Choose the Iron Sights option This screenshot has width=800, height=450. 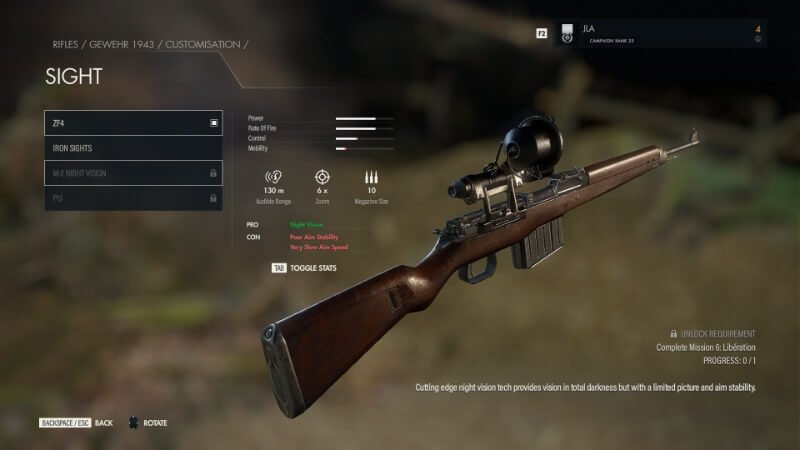coord(133,148)
